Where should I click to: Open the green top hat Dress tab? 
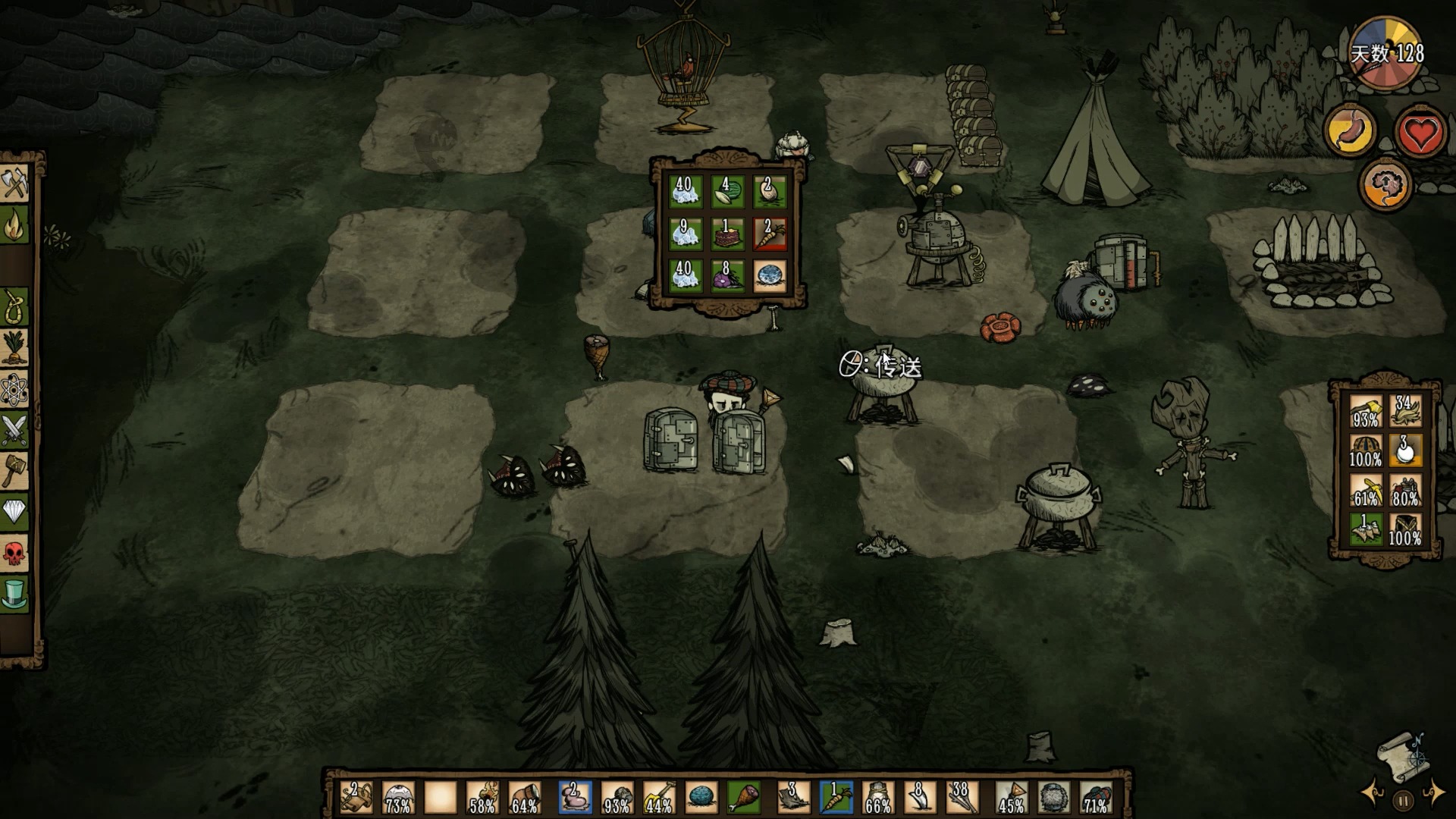tap(14, 595)
